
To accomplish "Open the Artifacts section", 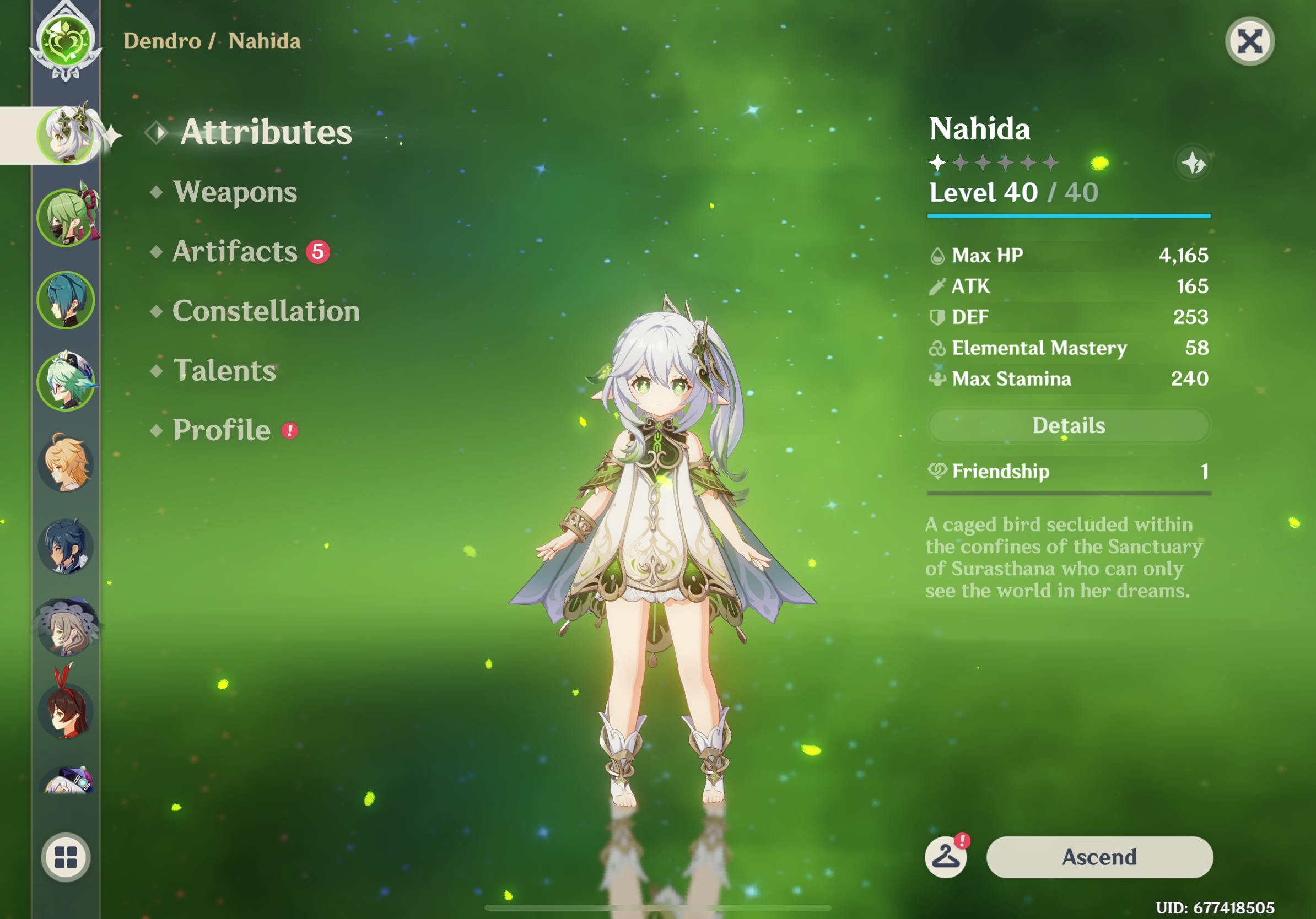I will 235,252.
